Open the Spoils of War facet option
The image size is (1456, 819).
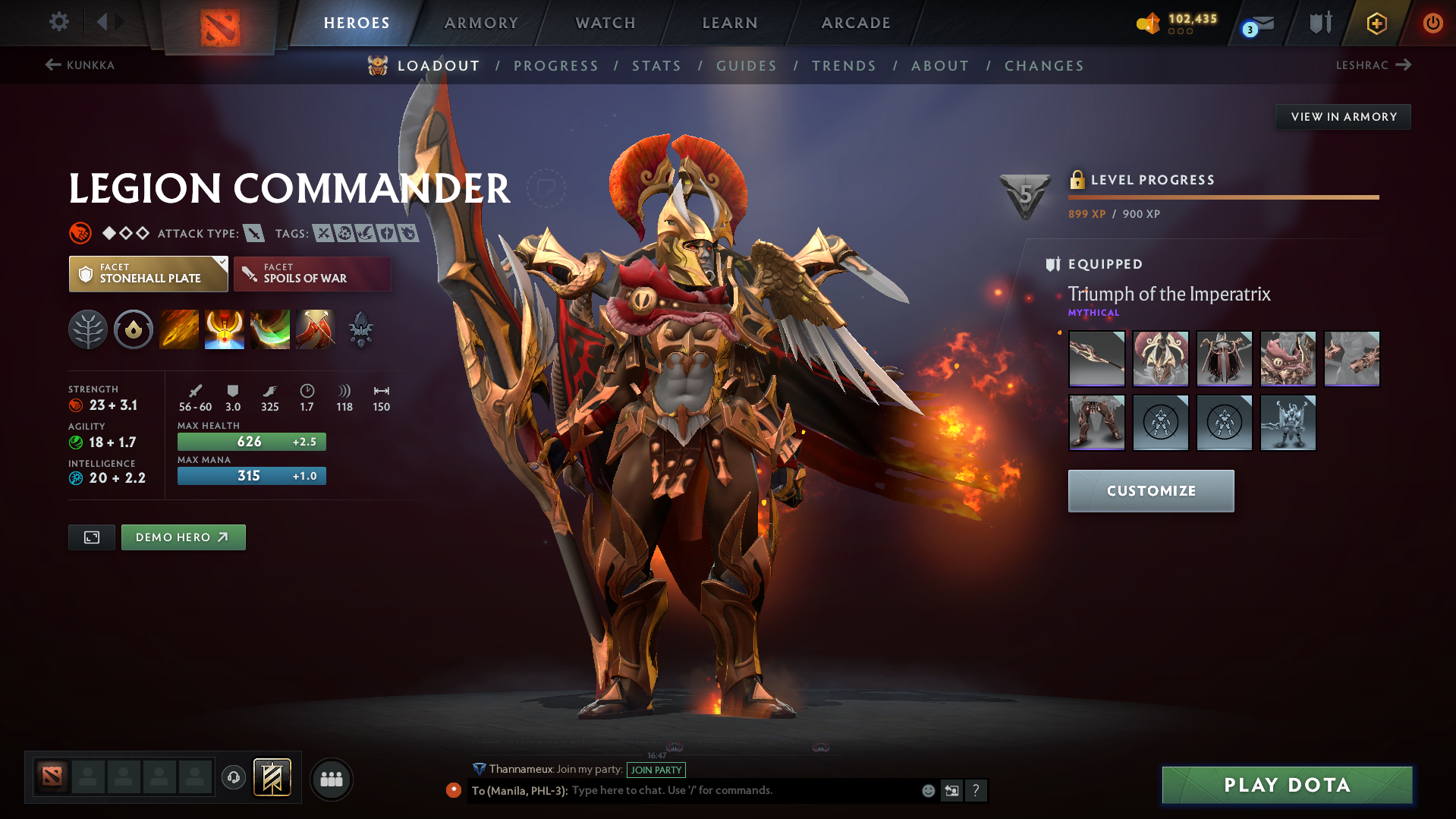coord(312,273)
